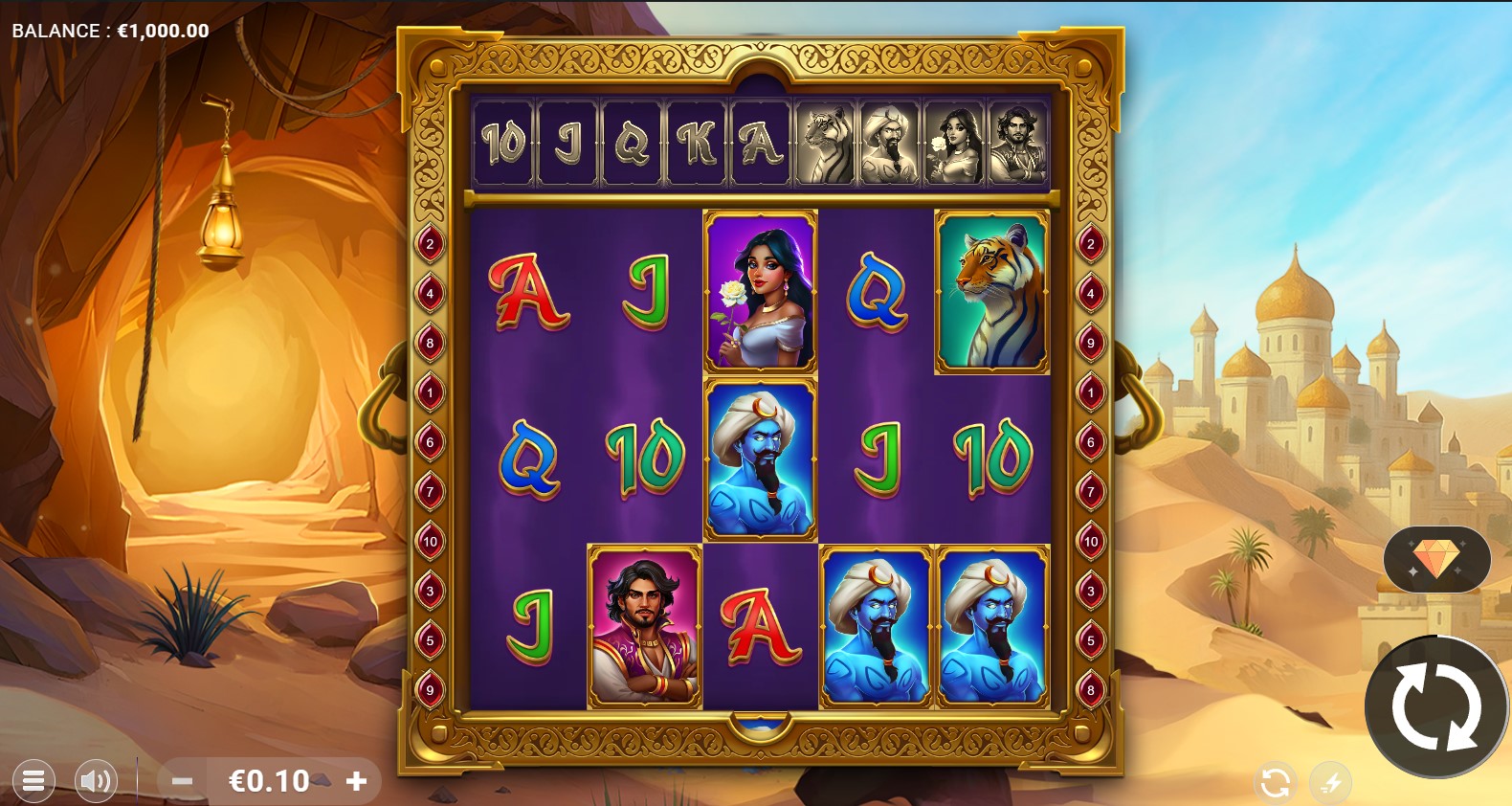
Task: Spin the reels with the big spin button
Action: coord(1435,709)
